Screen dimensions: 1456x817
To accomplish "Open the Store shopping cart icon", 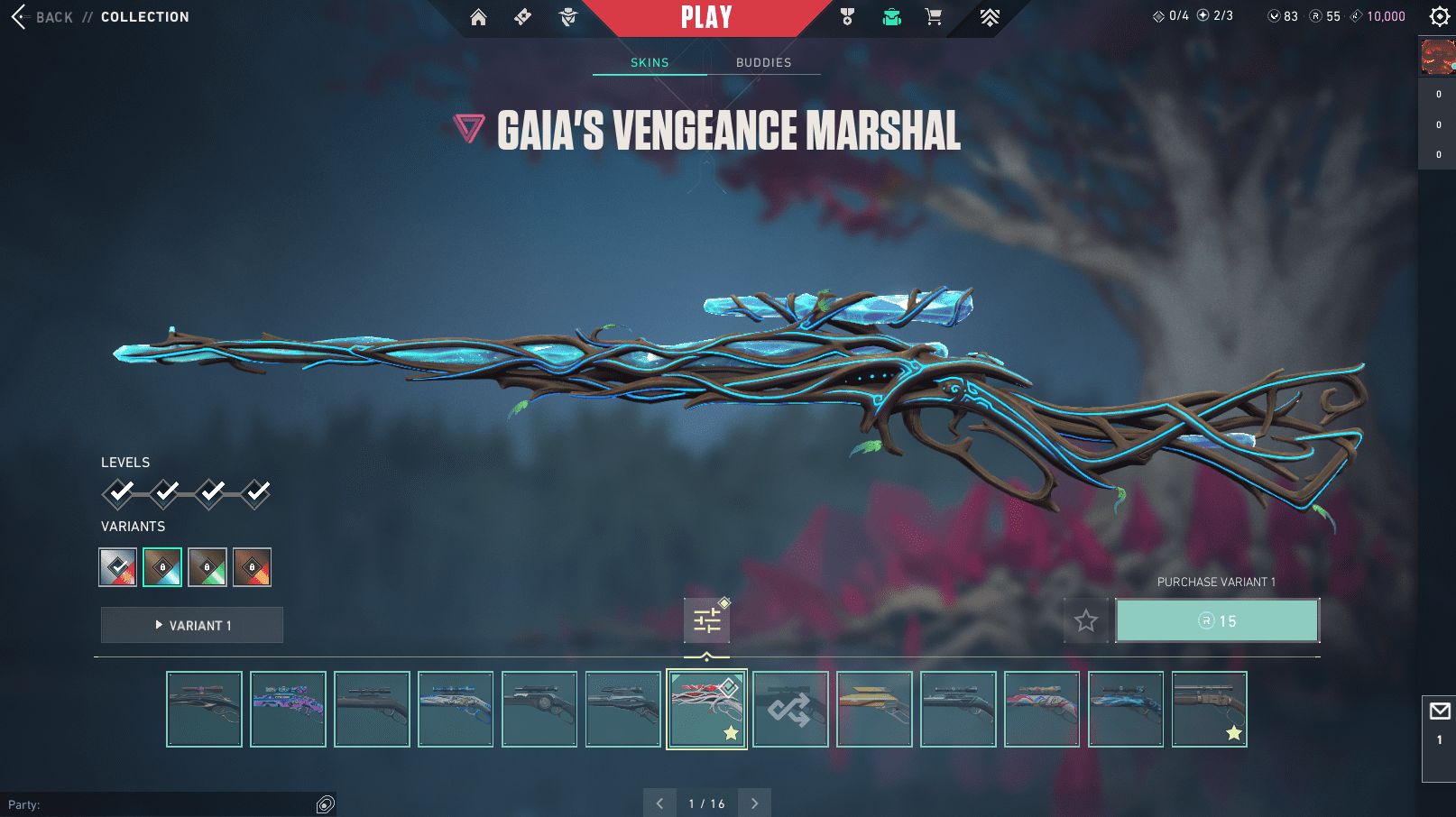I will (934, 17).
